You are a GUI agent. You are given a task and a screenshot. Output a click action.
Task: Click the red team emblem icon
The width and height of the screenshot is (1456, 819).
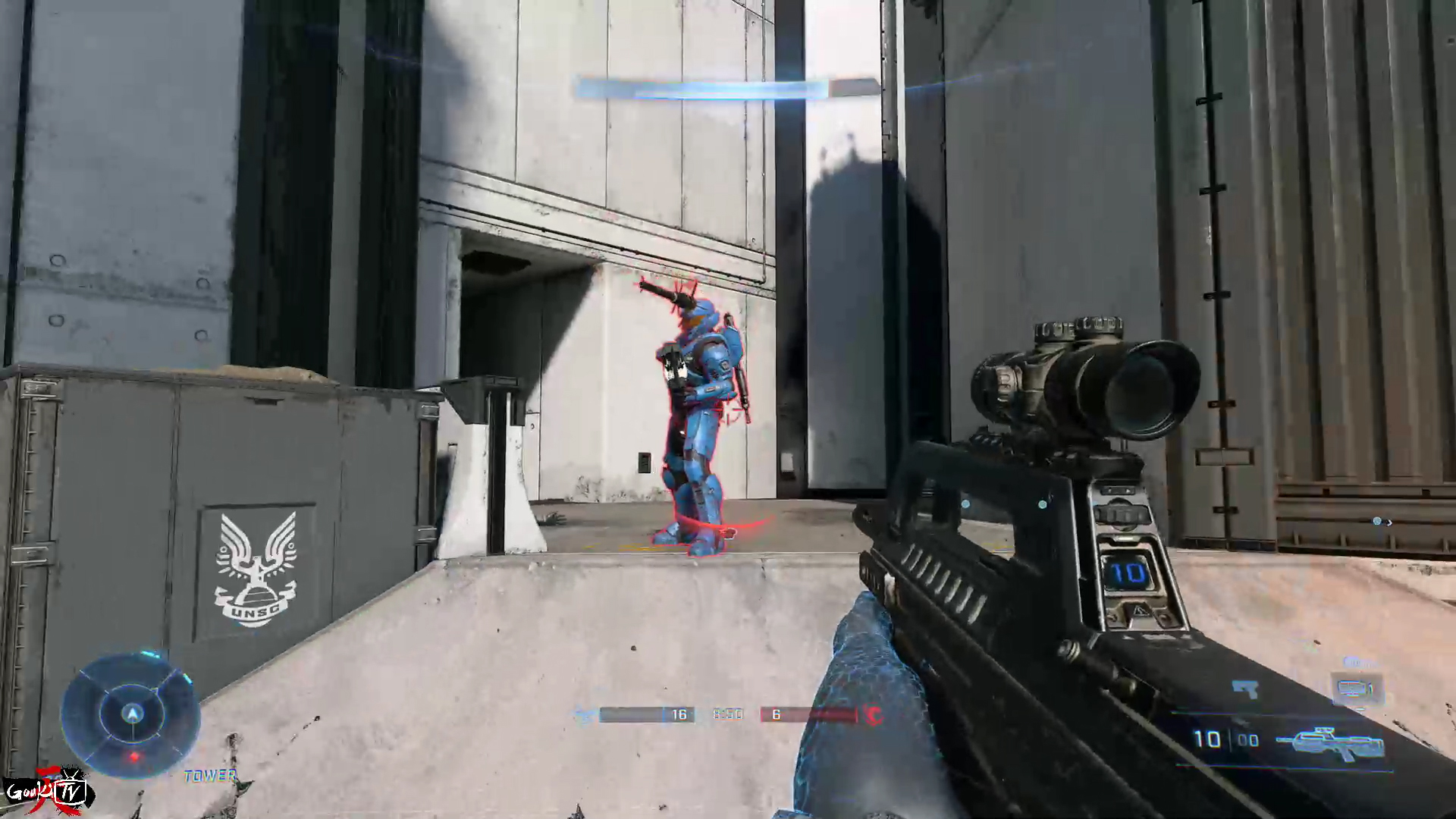874,715
